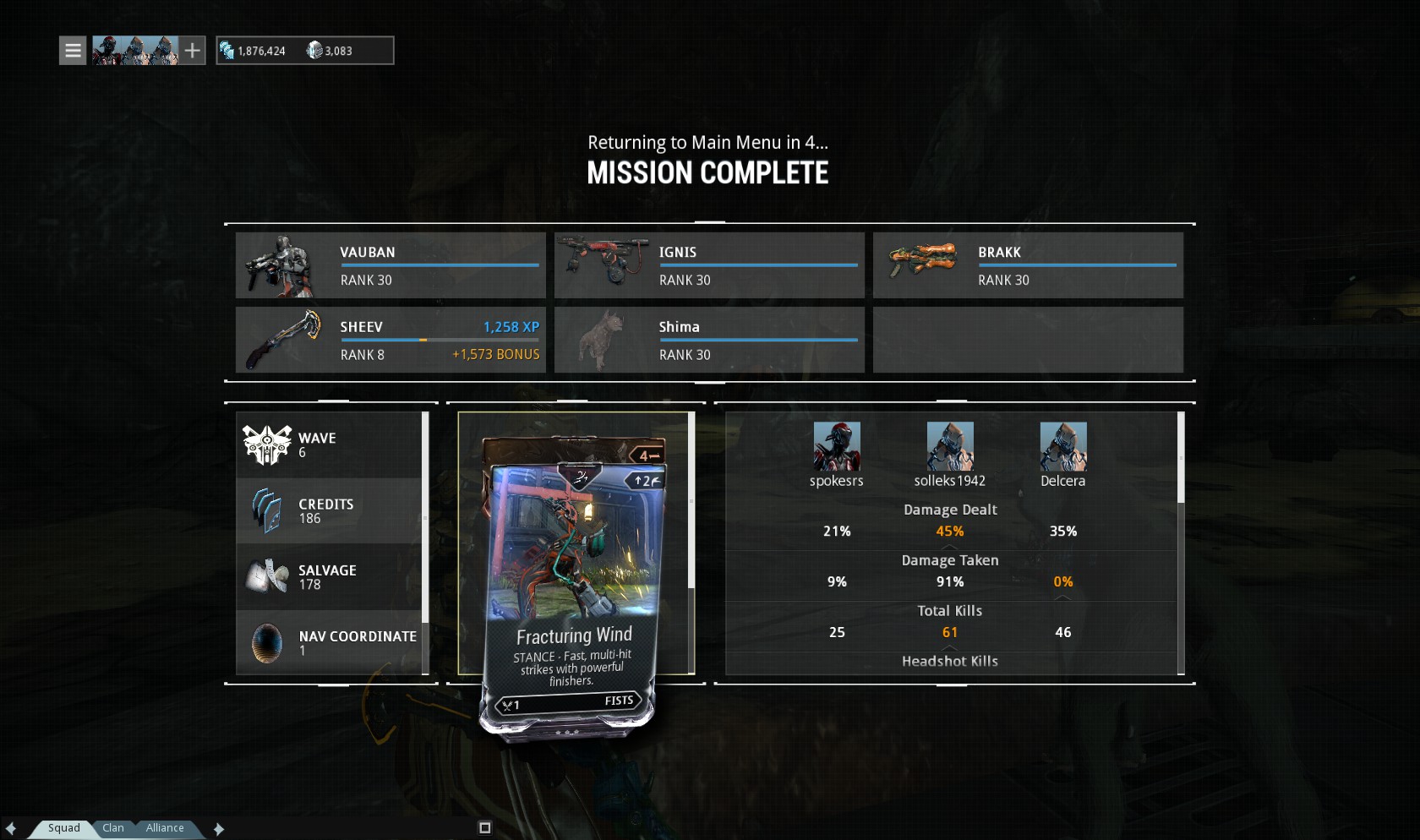Image resolution: width=1420 pixels, height=840 pixels.
Task: Toggle the chat window size square
Action: tap(485, 828)
